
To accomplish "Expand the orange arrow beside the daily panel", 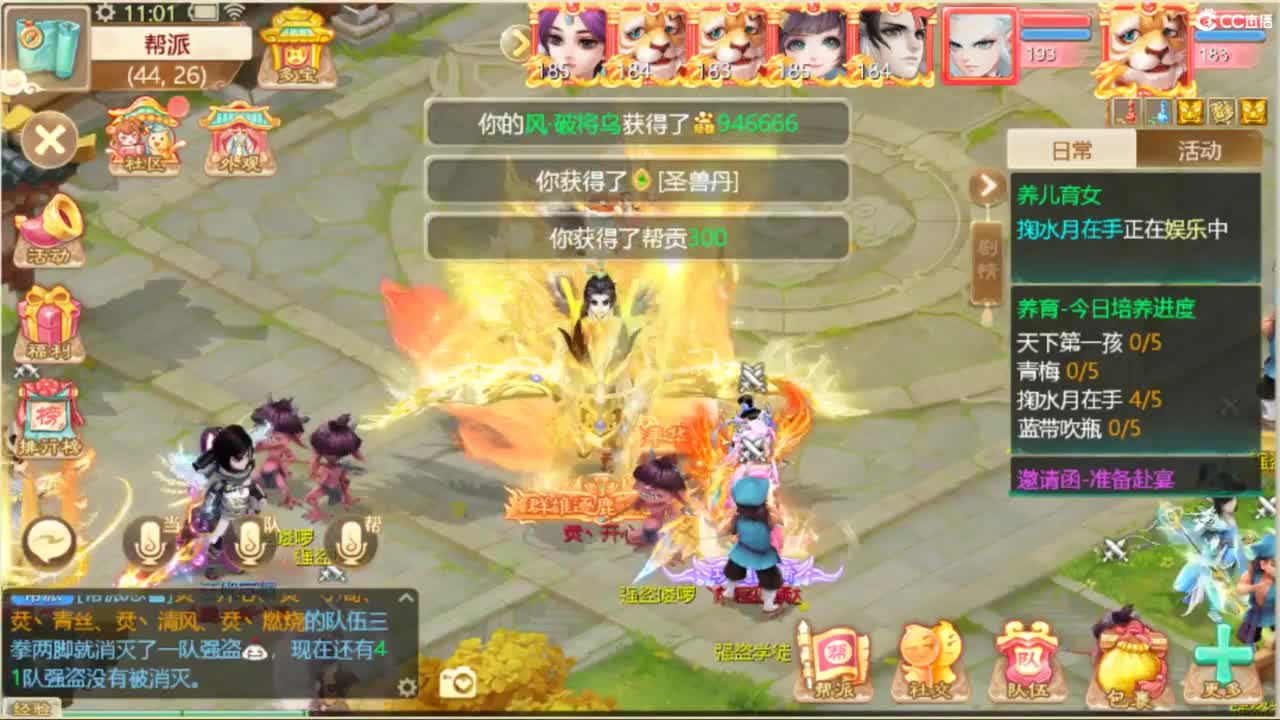I will point(987,186).
